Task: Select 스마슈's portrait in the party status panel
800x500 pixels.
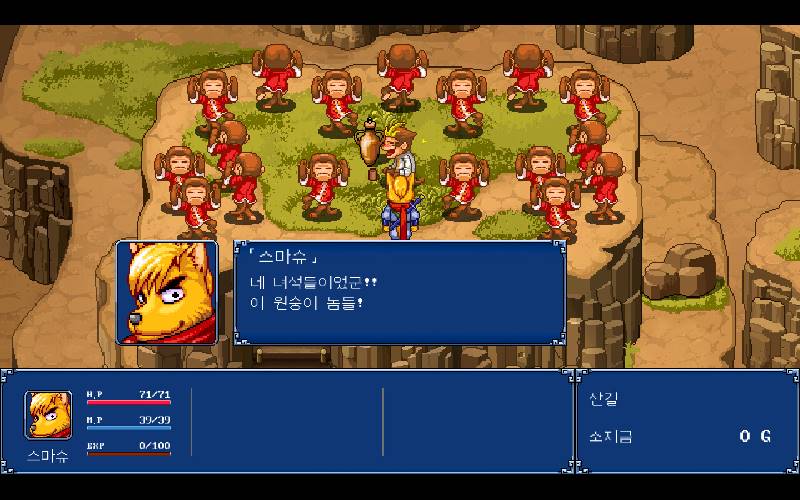Action: click(x=48, y=416)
